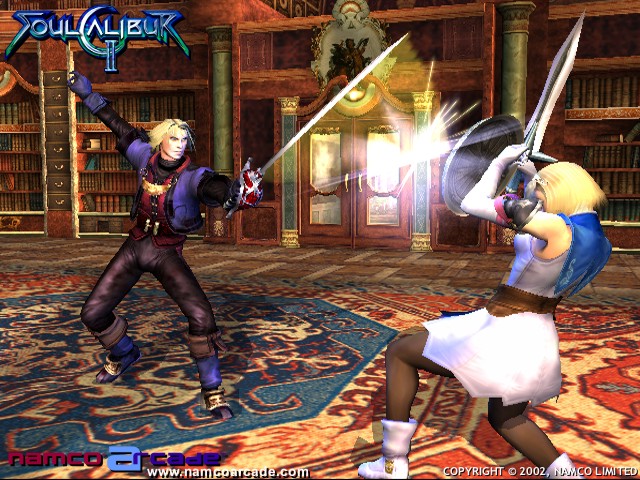Image resolution: width=640 pixels, height=480 pixels.
Task: Open the www.namcoarcade.com web address
Action: tap(228, 472)
